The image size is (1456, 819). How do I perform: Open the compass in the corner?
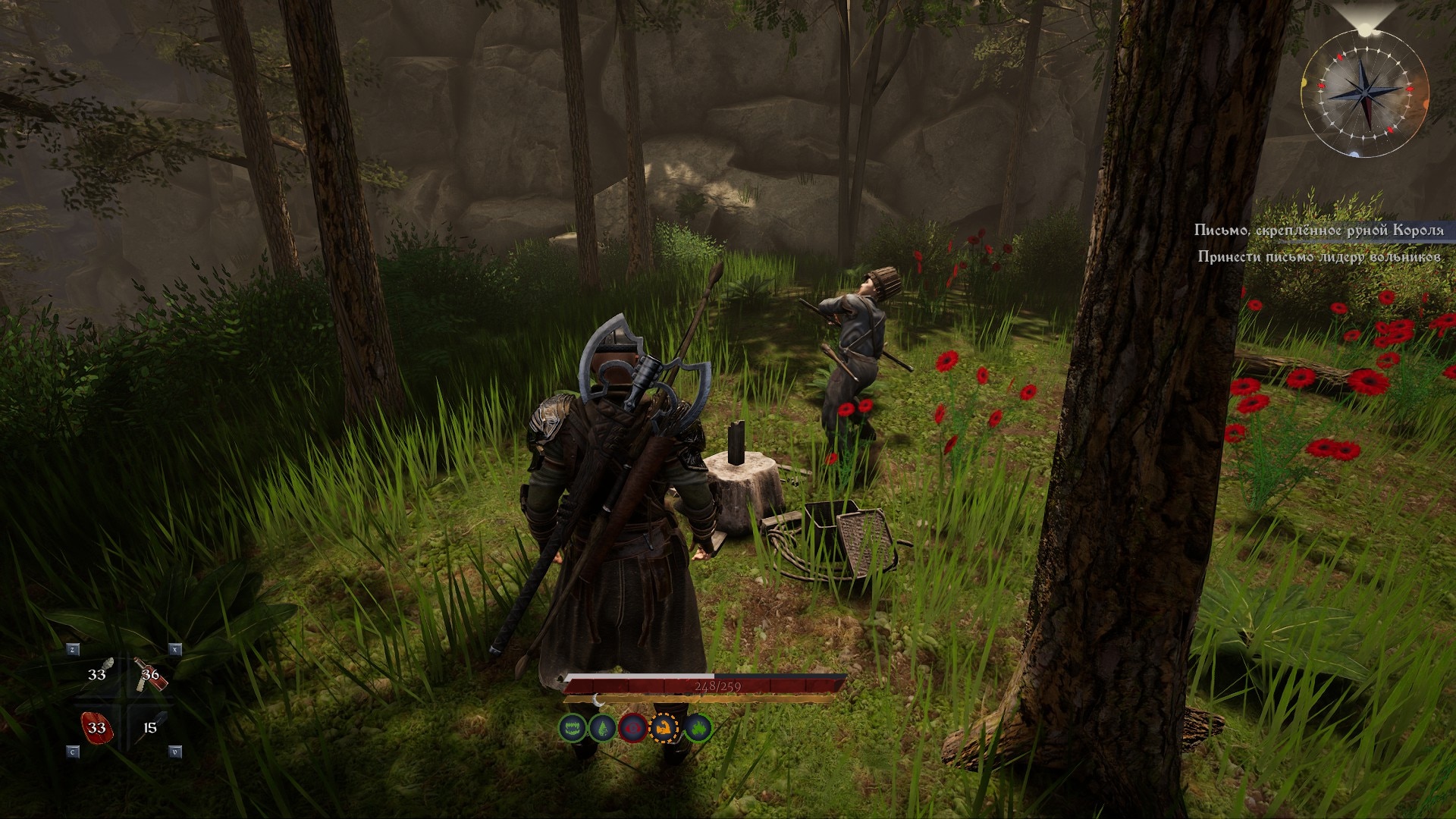1364,93
